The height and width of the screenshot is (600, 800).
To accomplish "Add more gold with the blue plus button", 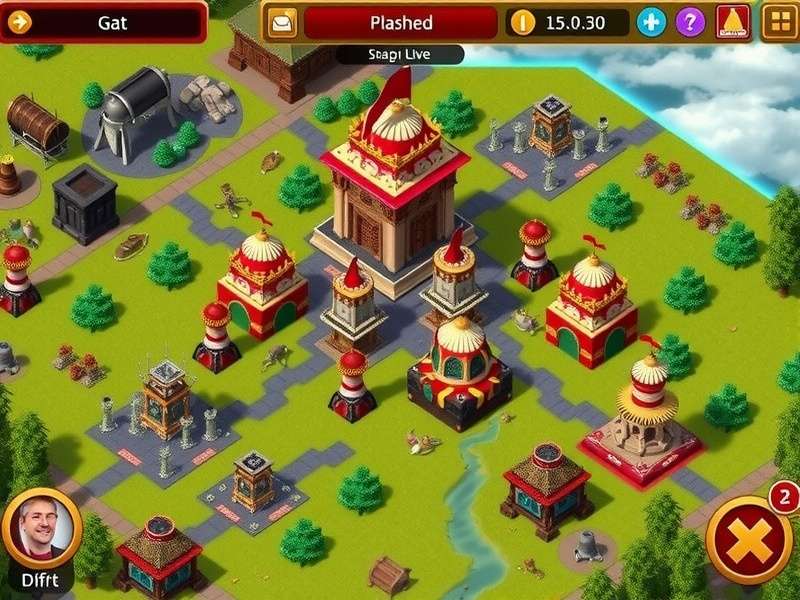I will [x=651, y=22].
